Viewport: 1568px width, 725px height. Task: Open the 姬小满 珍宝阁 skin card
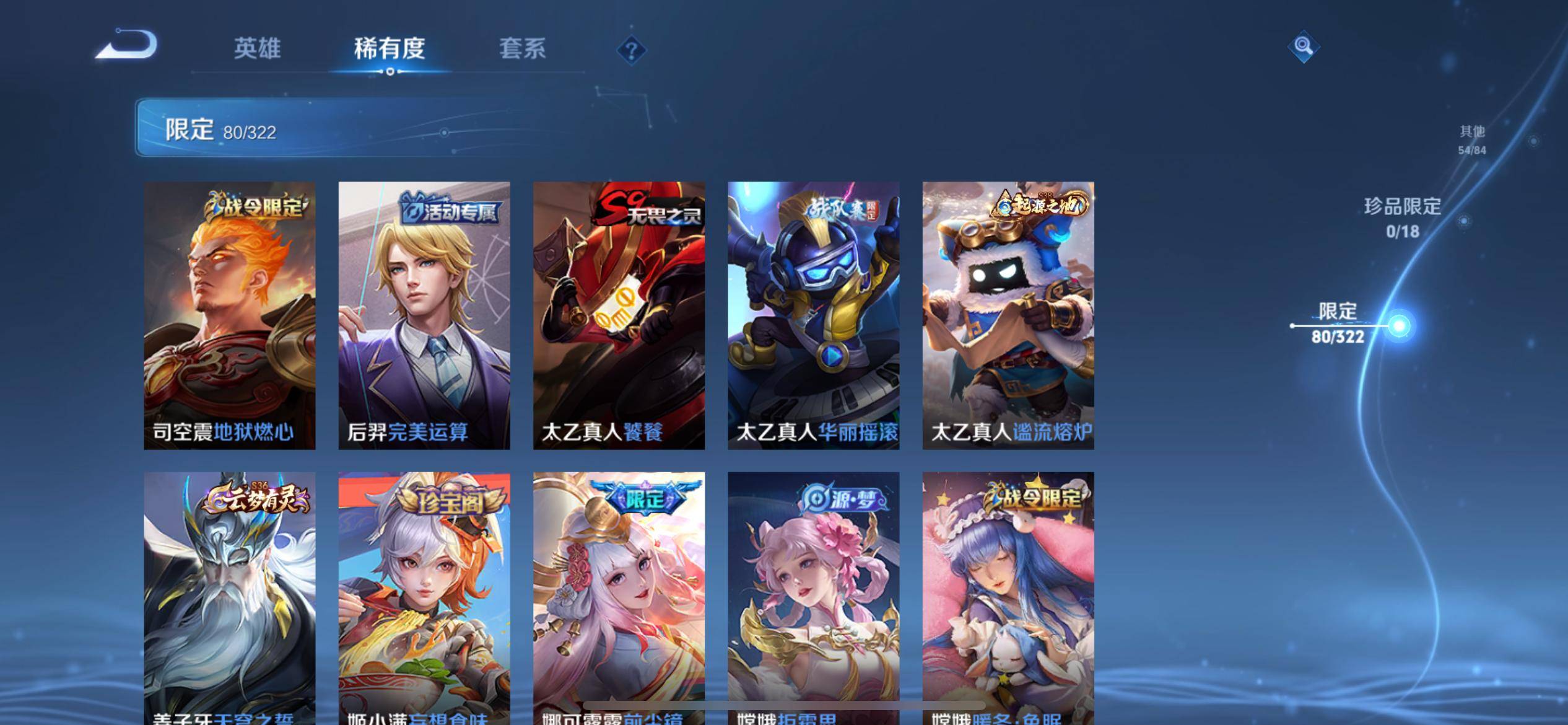[424, 595]
